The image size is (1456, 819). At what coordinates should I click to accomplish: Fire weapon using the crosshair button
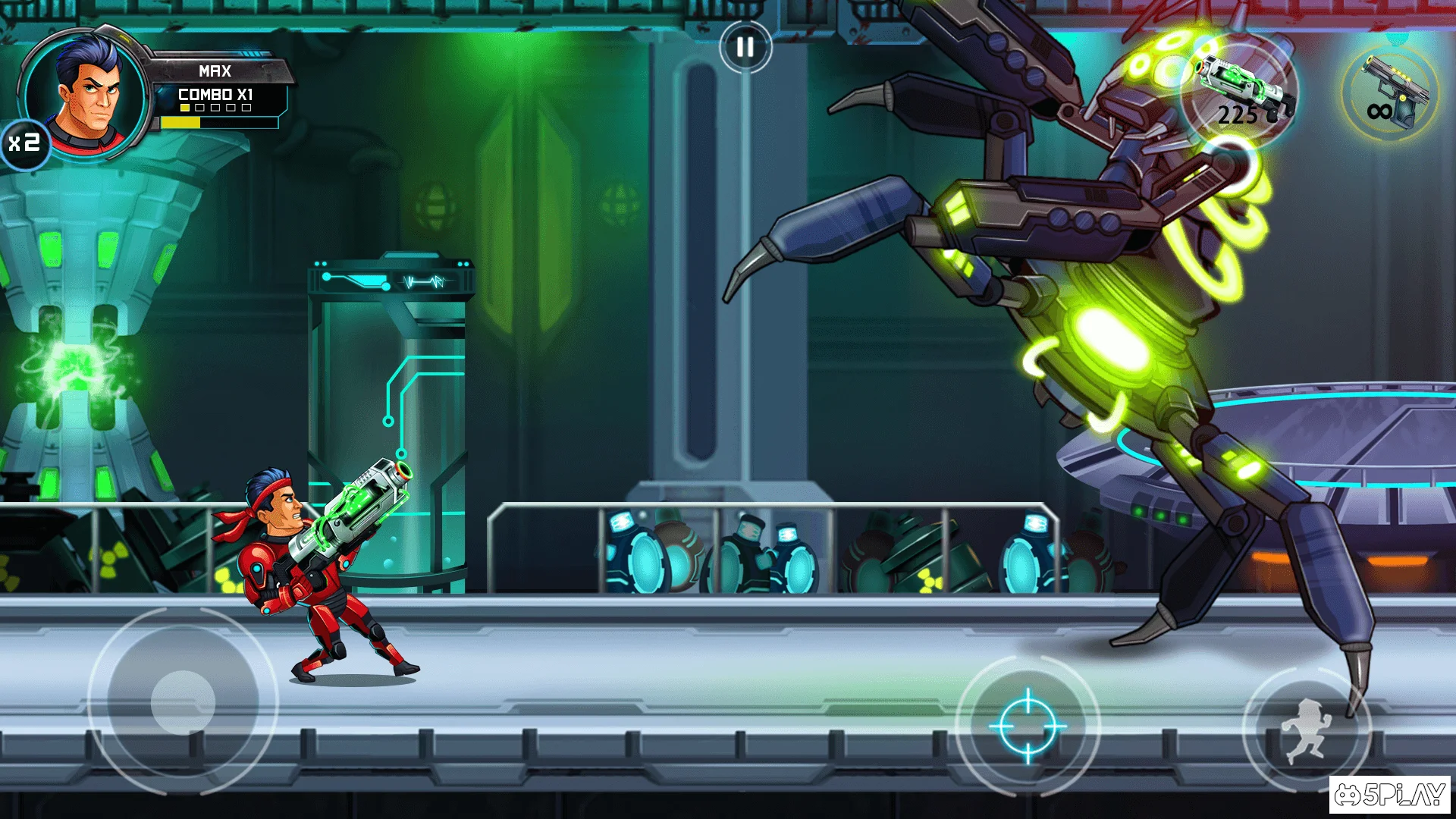[x=1028, y=726]
